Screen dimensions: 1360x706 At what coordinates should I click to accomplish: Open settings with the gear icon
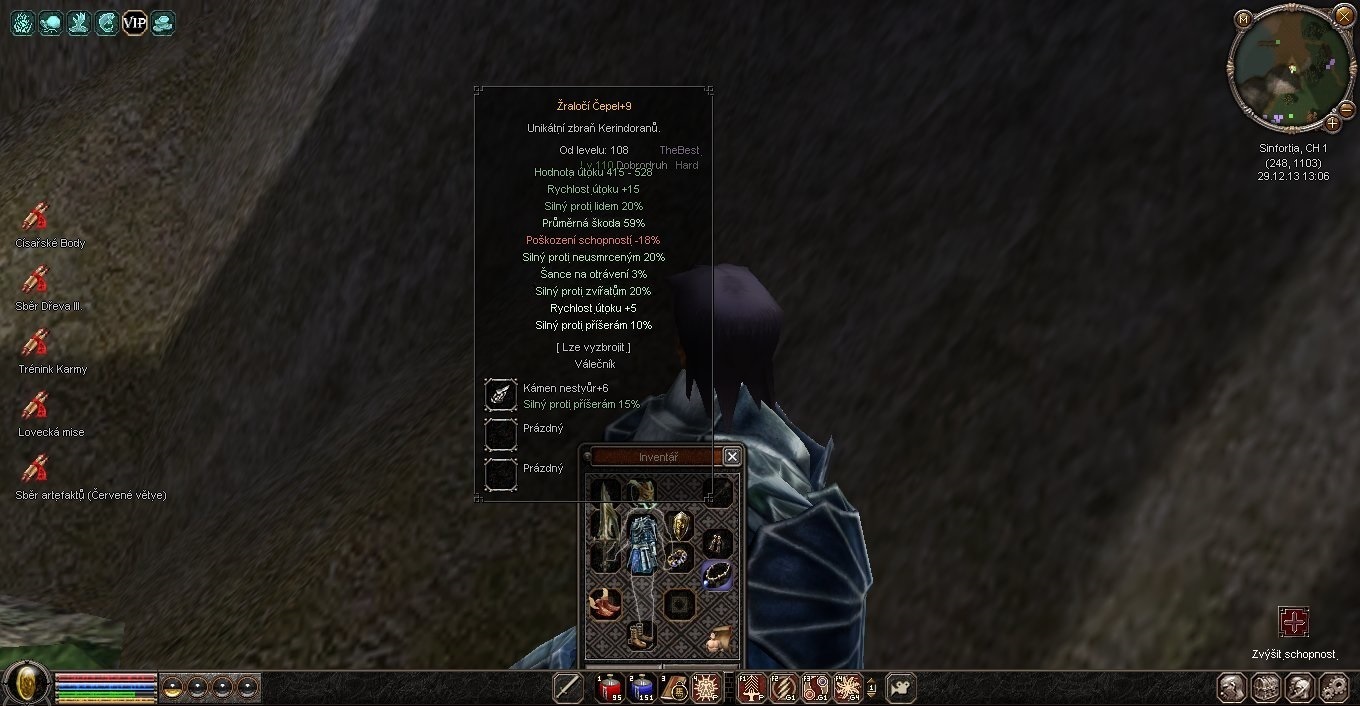1334,687
